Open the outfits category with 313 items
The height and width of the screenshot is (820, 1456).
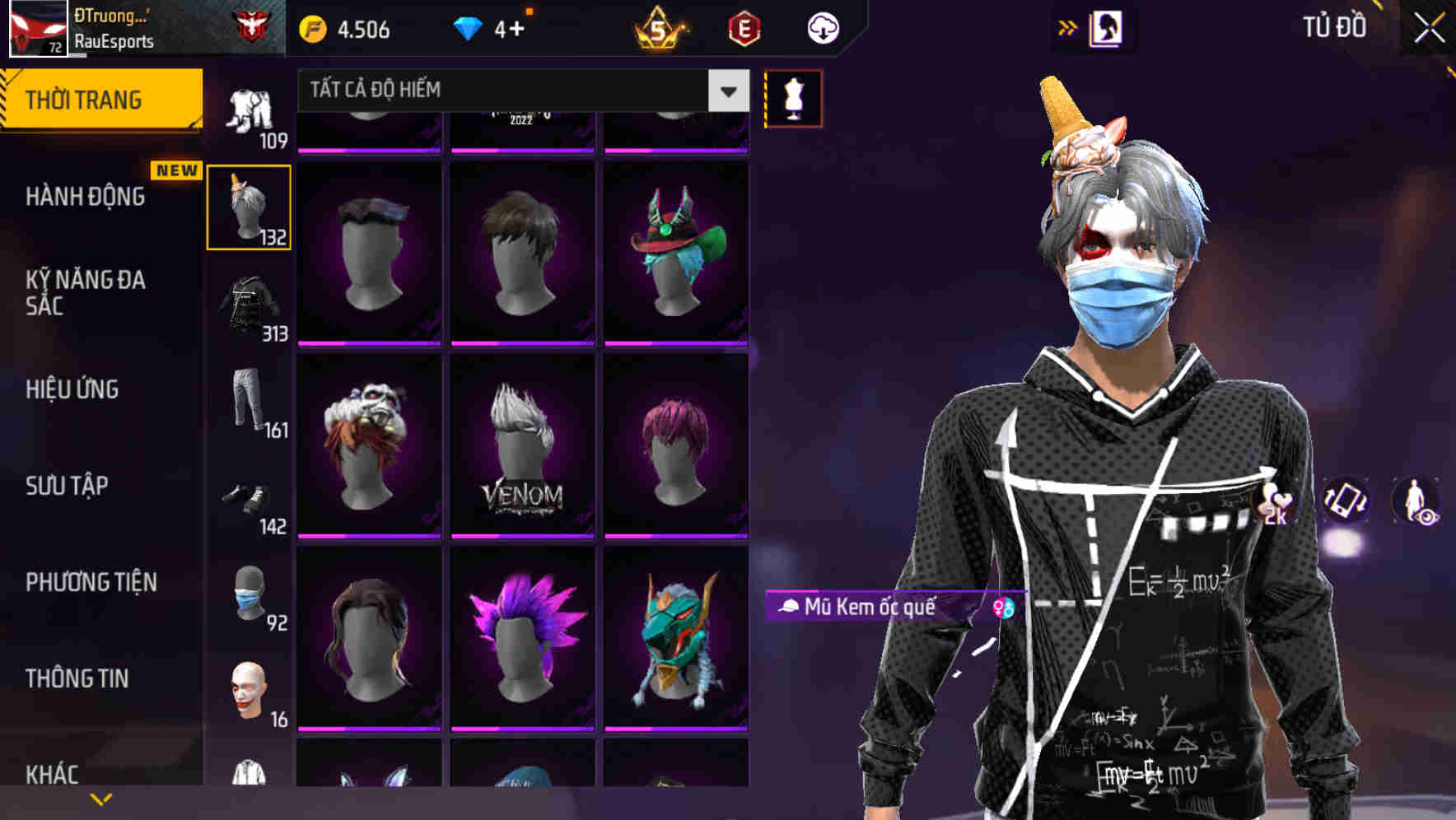pos(249,305)
